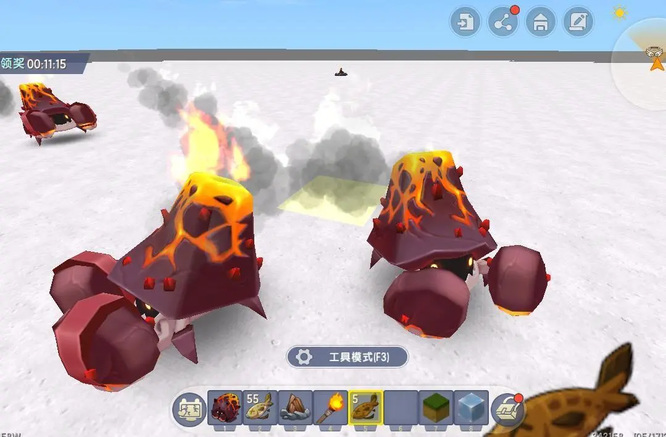Select the fish slot showing 55
The width and height of the screenshot is (666, 437).
click(261, 407)
